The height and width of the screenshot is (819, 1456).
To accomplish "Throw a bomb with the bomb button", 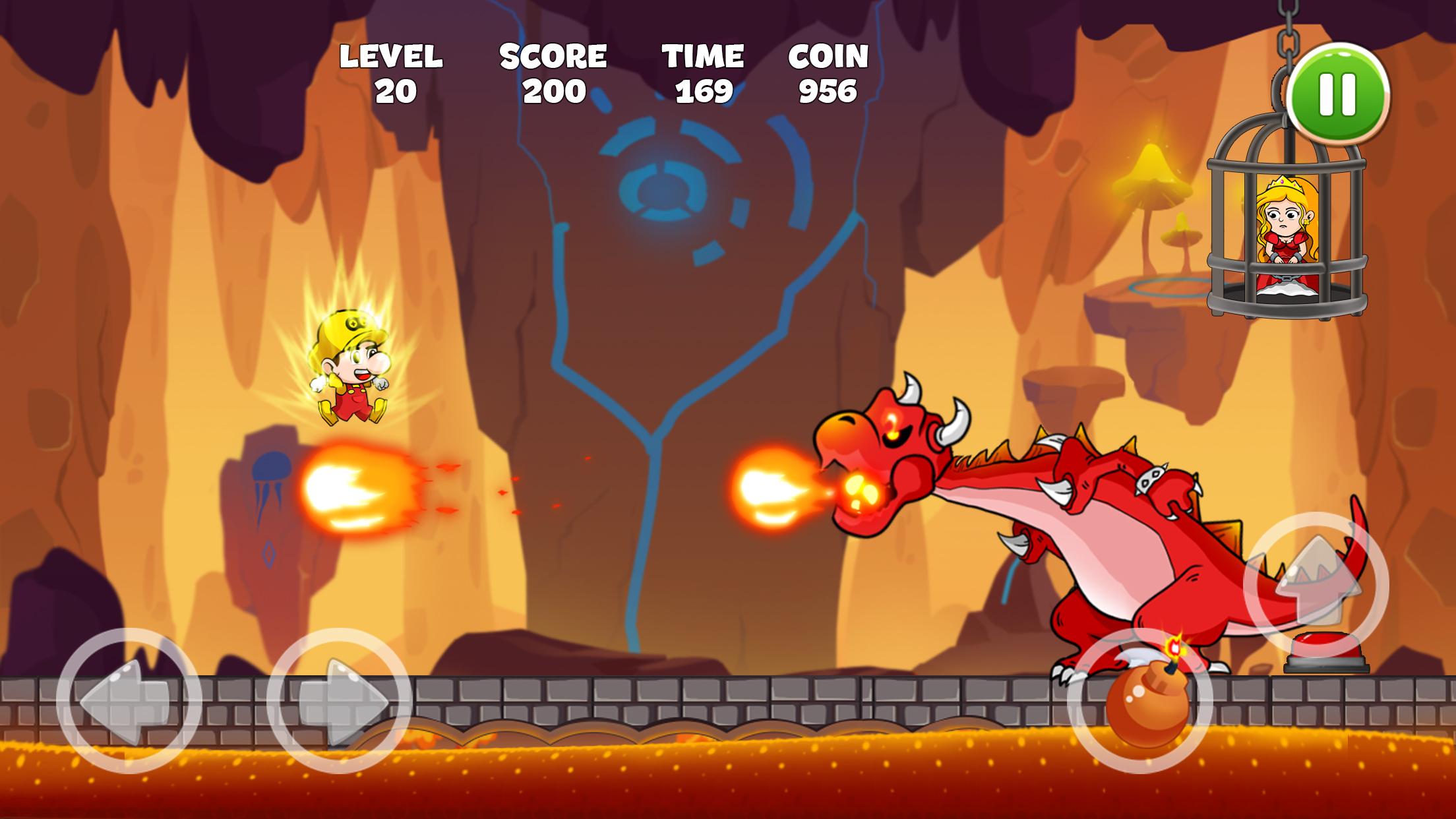I will (x=1140, y=702).
